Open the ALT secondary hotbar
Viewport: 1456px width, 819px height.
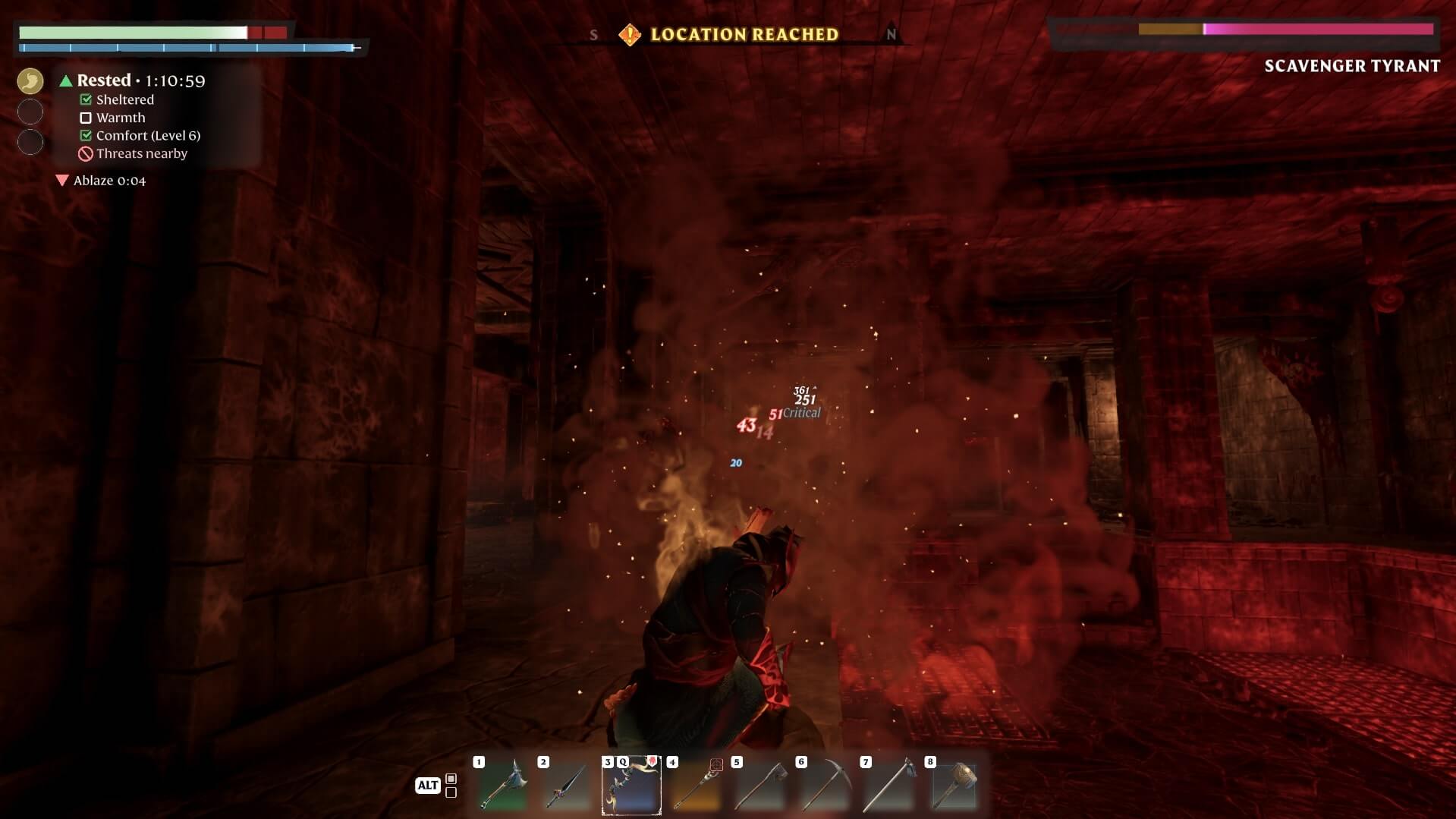[429, 786]
